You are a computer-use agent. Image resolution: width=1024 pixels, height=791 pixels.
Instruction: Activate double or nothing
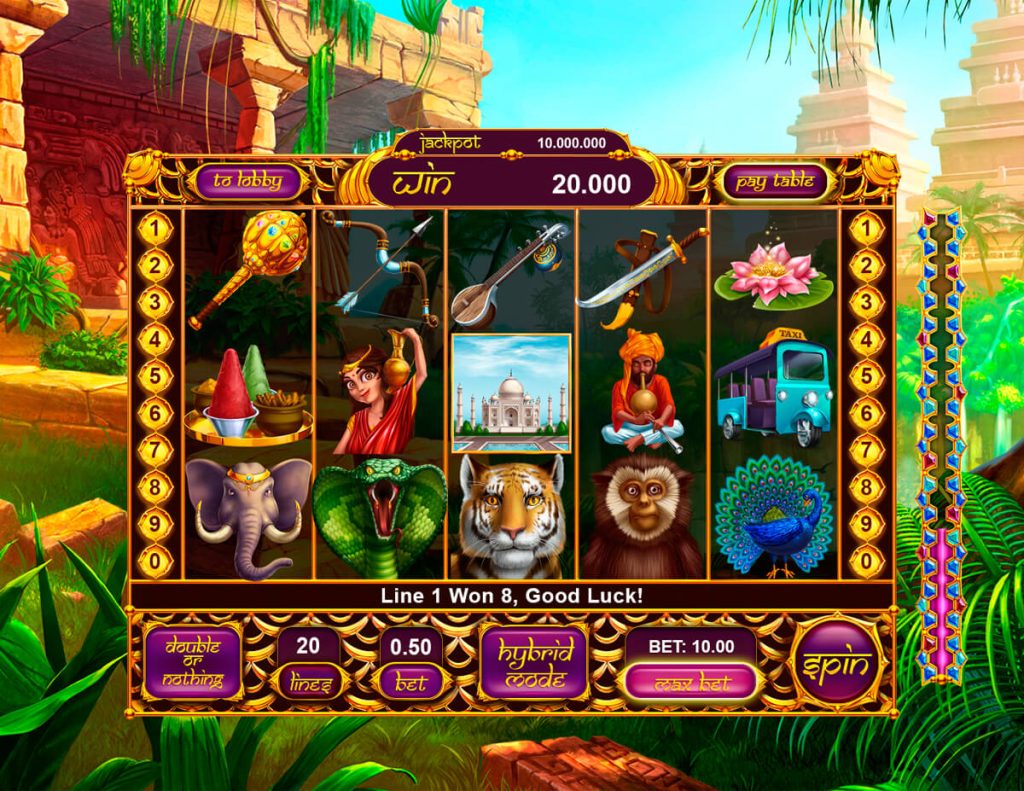[193, 662]
